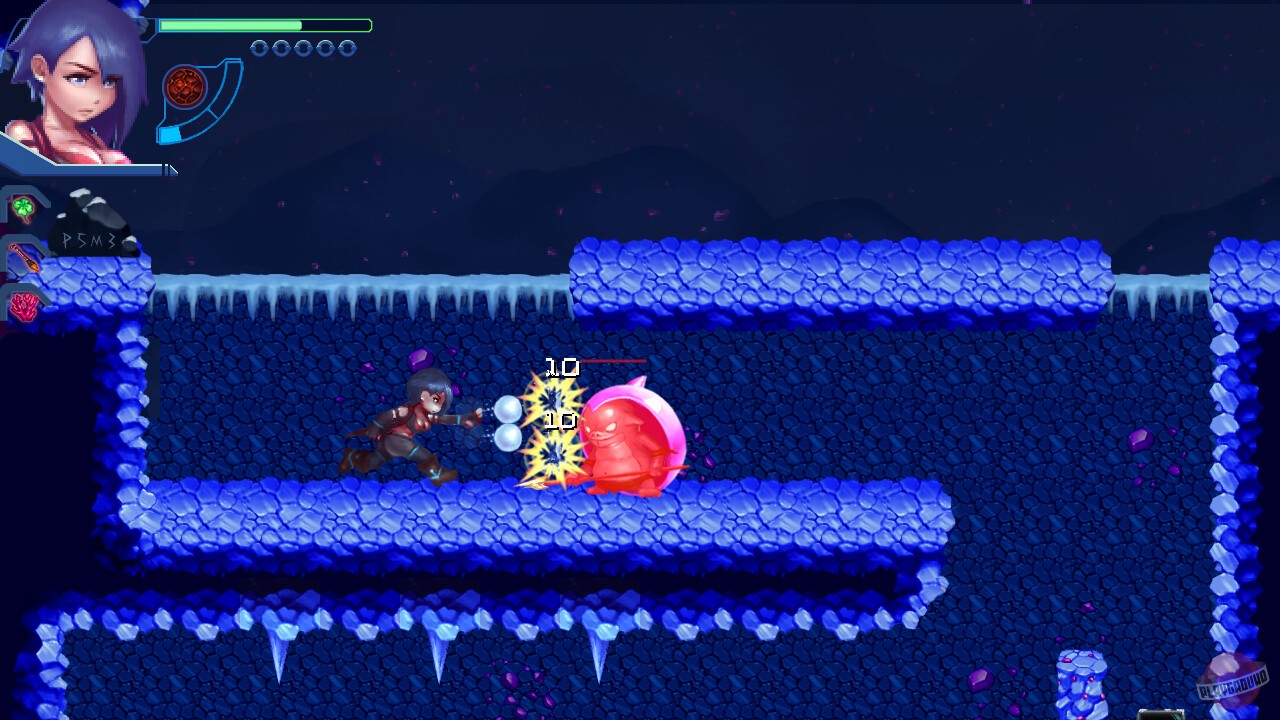The width and height of the screenshot is (1280, 720).
Task: Click the last energy orb in the HUD row
Action: point(346,47)
